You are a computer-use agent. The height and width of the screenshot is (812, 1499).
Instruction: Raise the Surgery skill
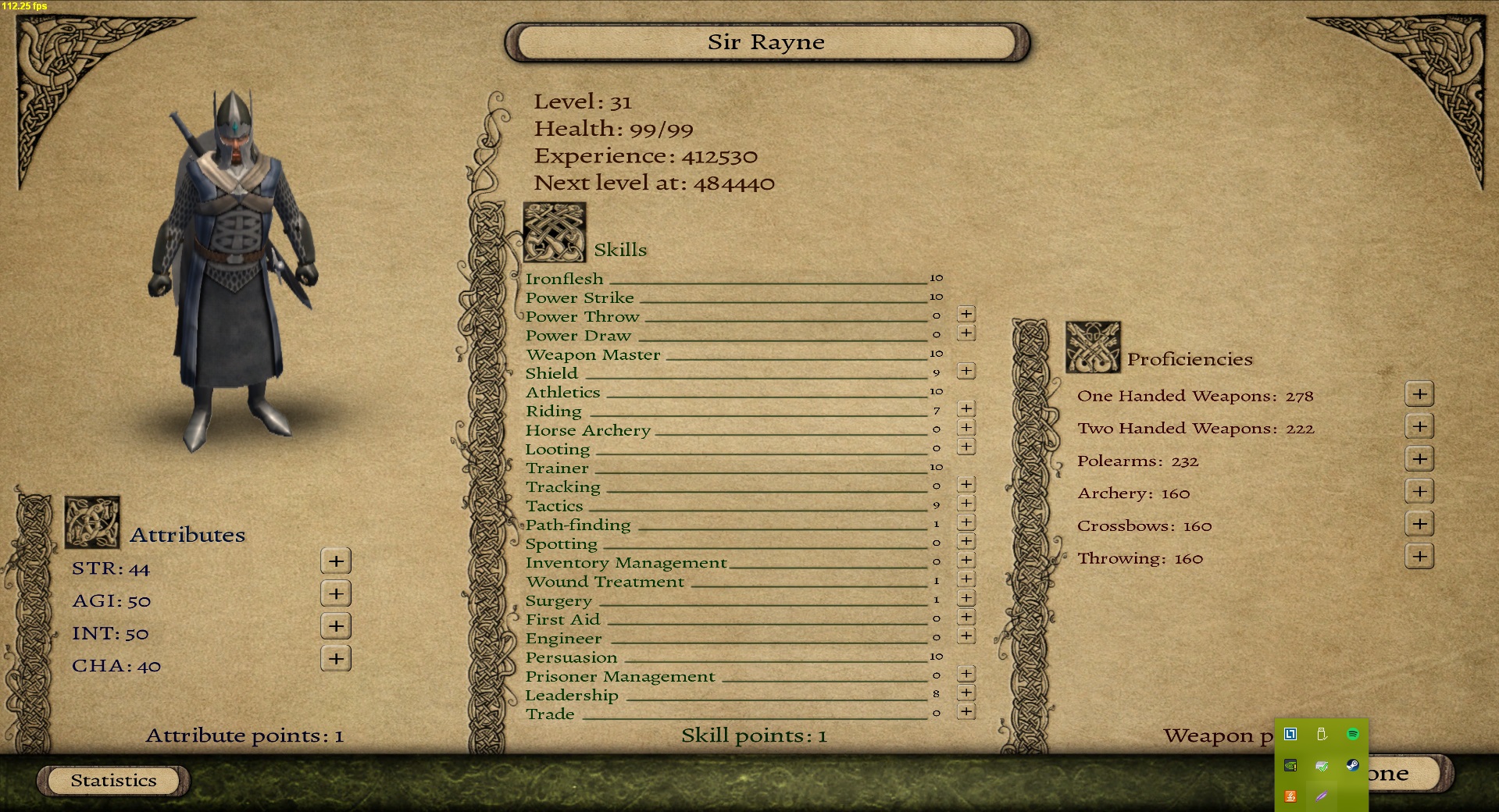tap(966, 598)
